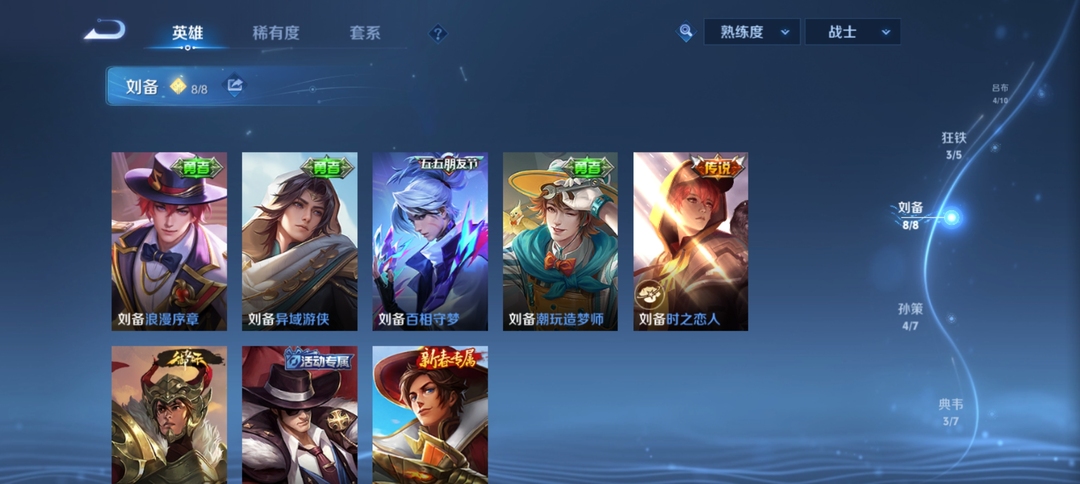Jump to hero 吕布 in the list
Viewport: 1080px width, 484px height.
point(1000,94)
